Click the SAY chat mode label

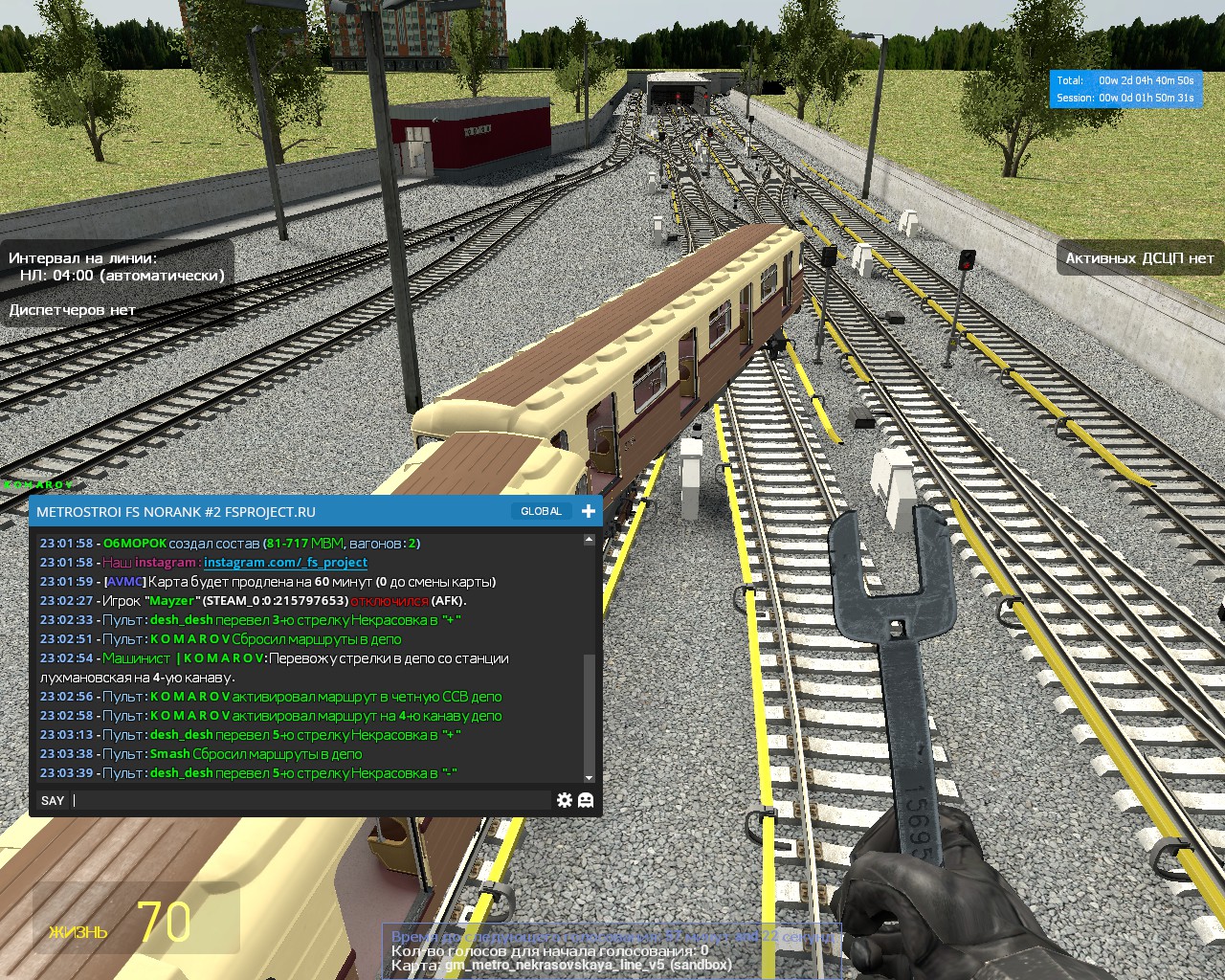pos(53,800)
